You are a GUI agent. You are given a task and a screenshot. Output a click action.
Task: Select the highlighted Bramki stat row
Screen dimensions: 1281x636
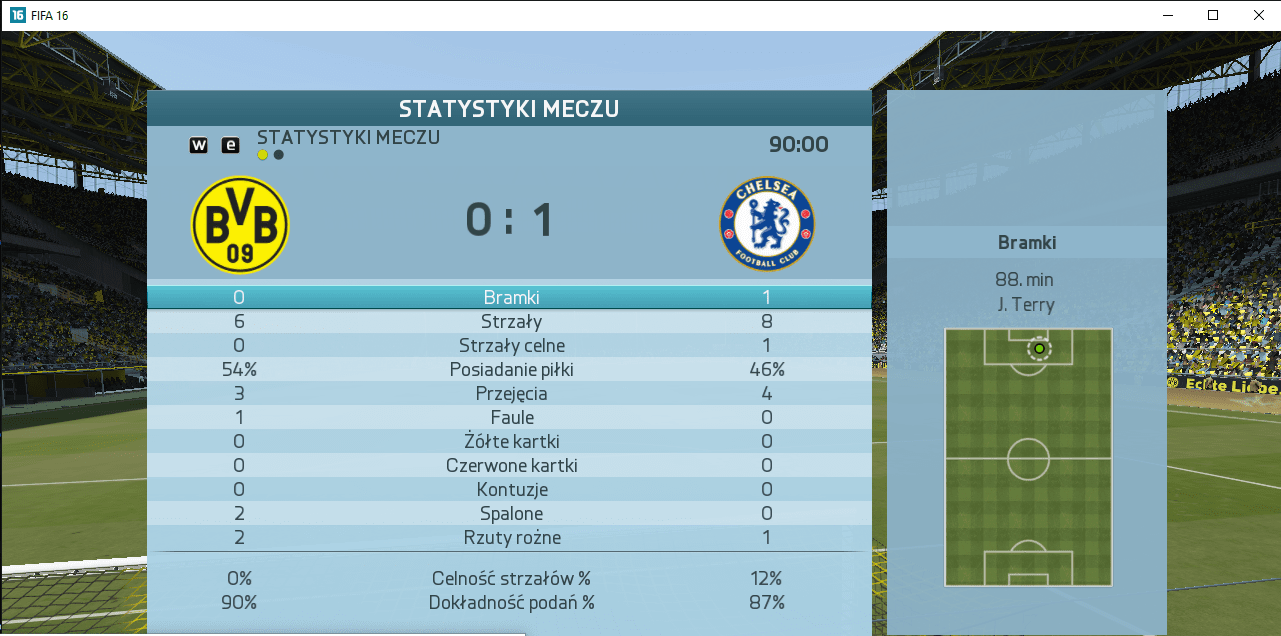click(x=509, y=297)
